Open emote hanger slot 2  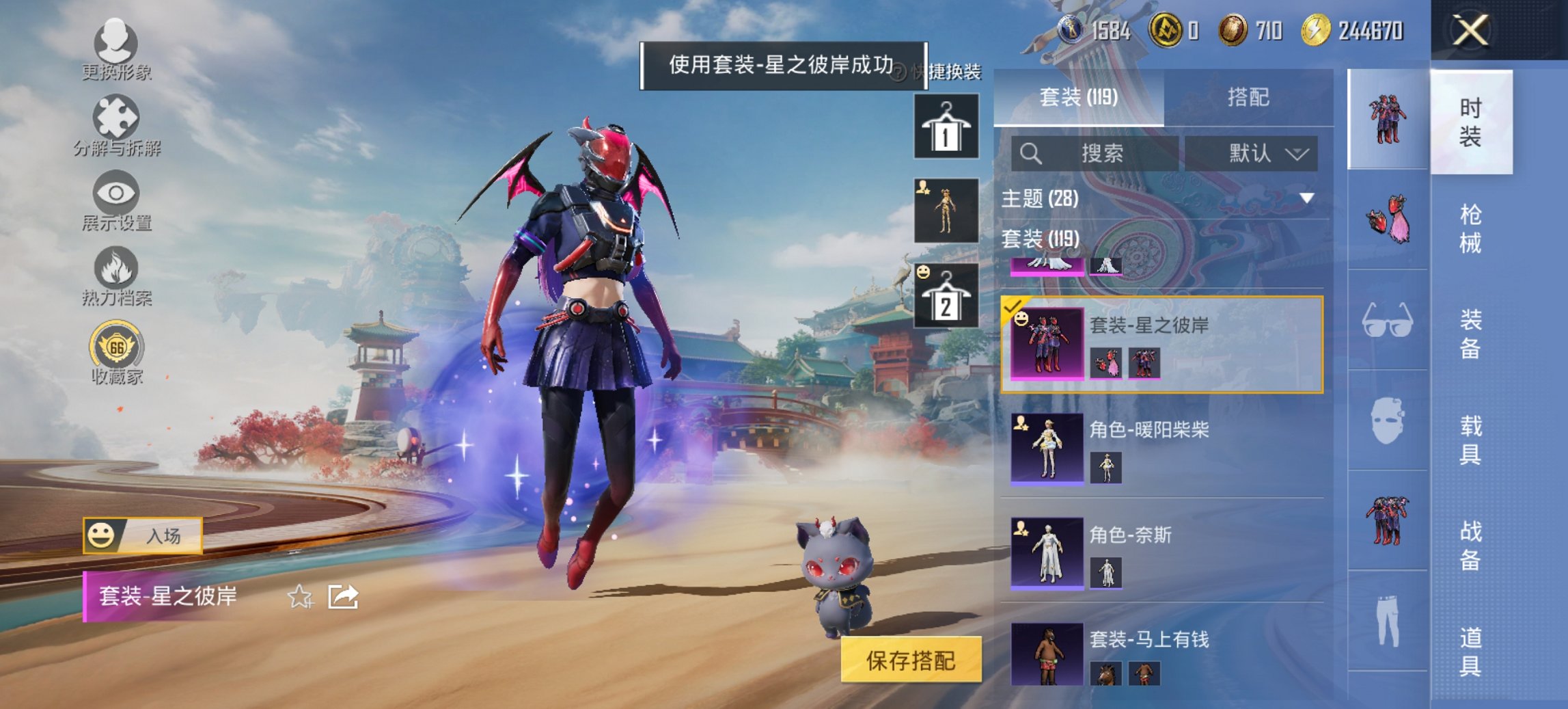pyautogui.click(x=948, y=294)
